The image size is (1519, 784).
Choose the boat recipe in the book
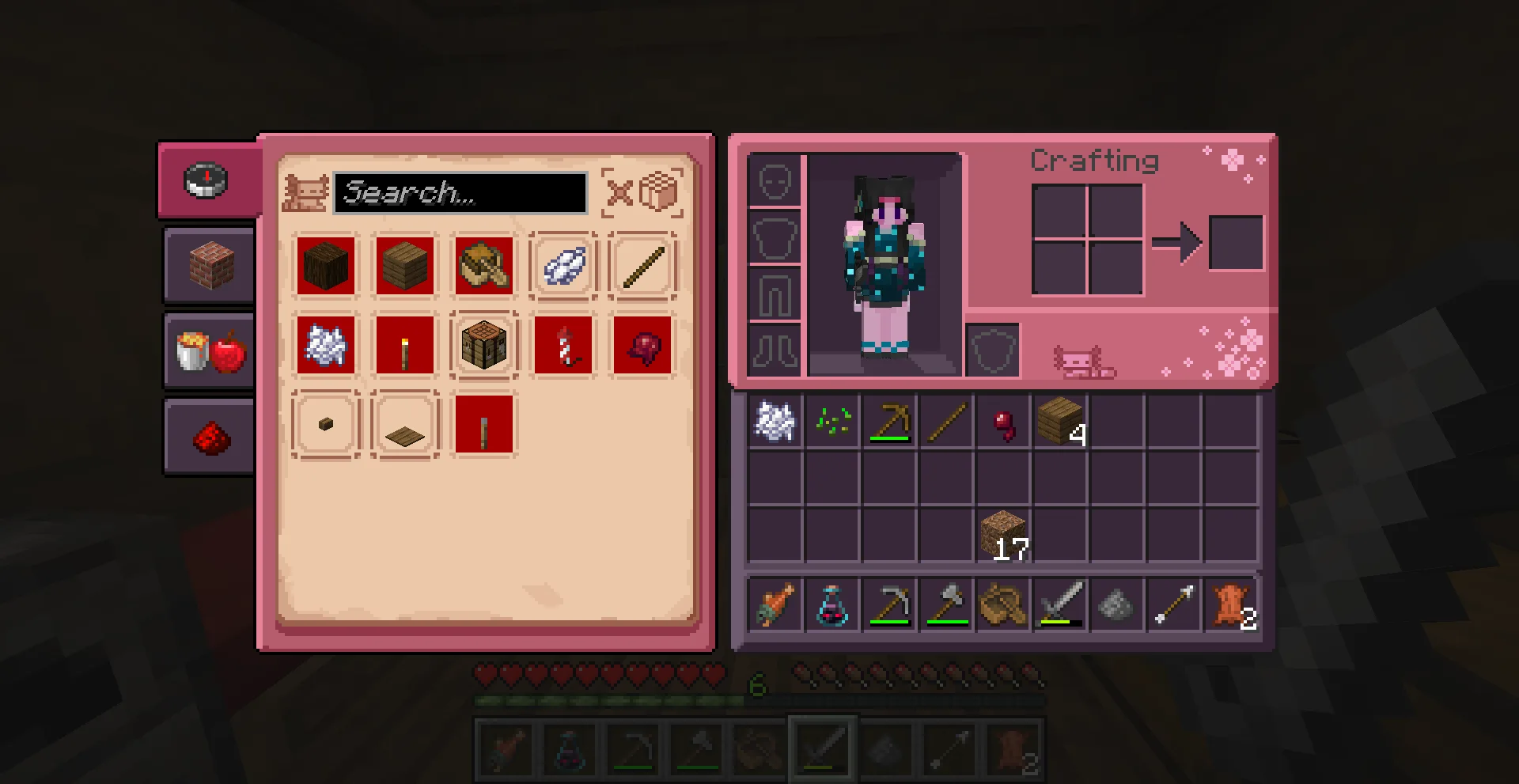(484, 266)
